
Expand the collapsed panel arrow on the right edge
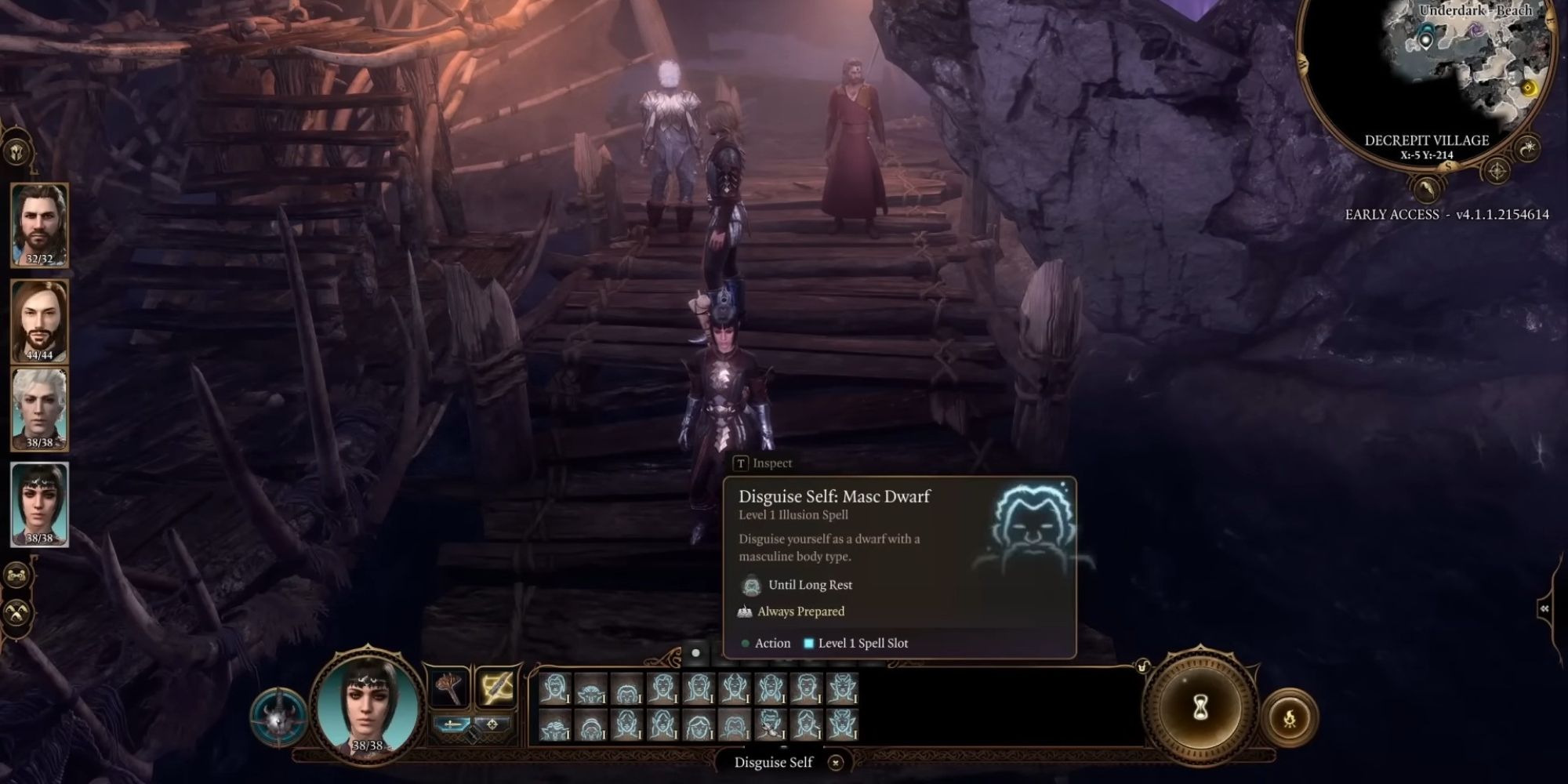click(x=1544, y=608)
